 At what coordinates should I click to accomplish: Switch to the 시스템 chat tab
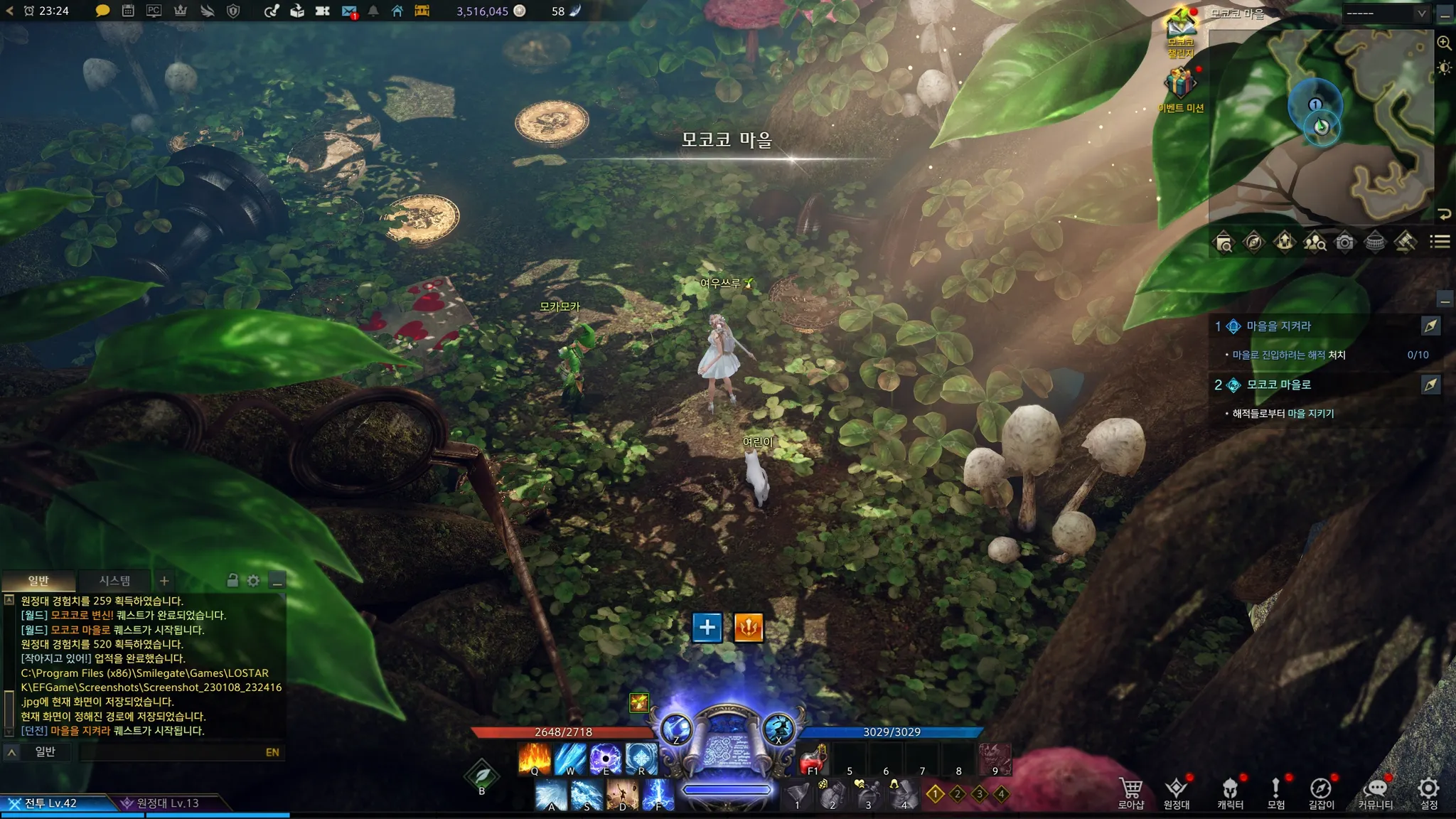tap(114, 581)
